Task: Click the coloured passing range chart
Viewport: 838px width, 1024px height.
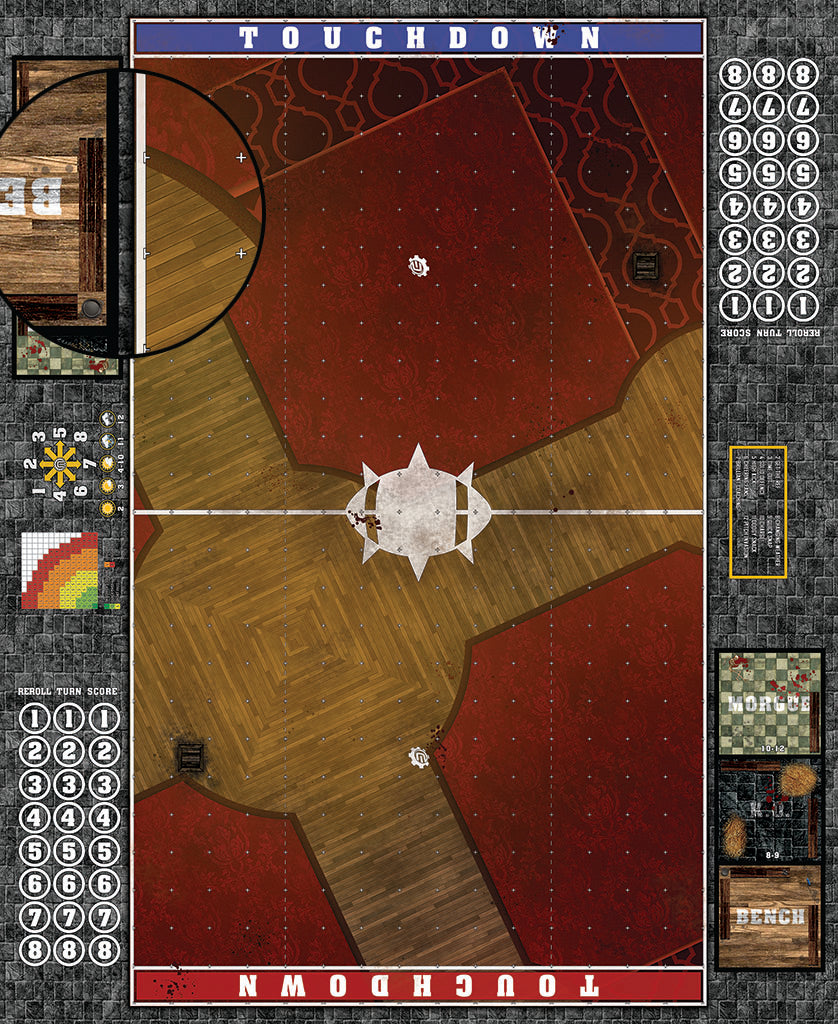Action: [60, 571]
